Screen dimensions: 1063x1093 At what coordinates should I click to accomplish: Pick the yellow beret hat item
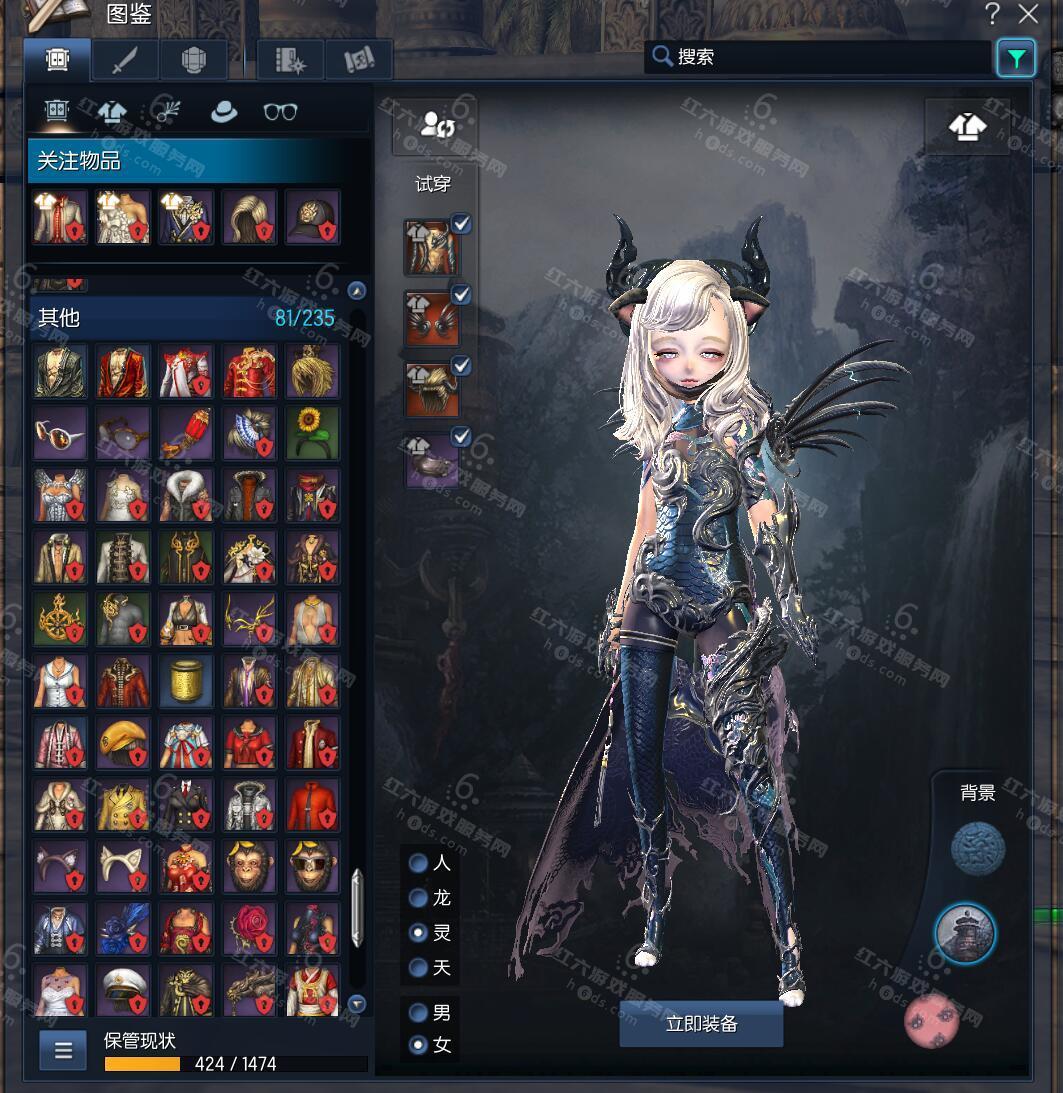(x=124, y=742)
